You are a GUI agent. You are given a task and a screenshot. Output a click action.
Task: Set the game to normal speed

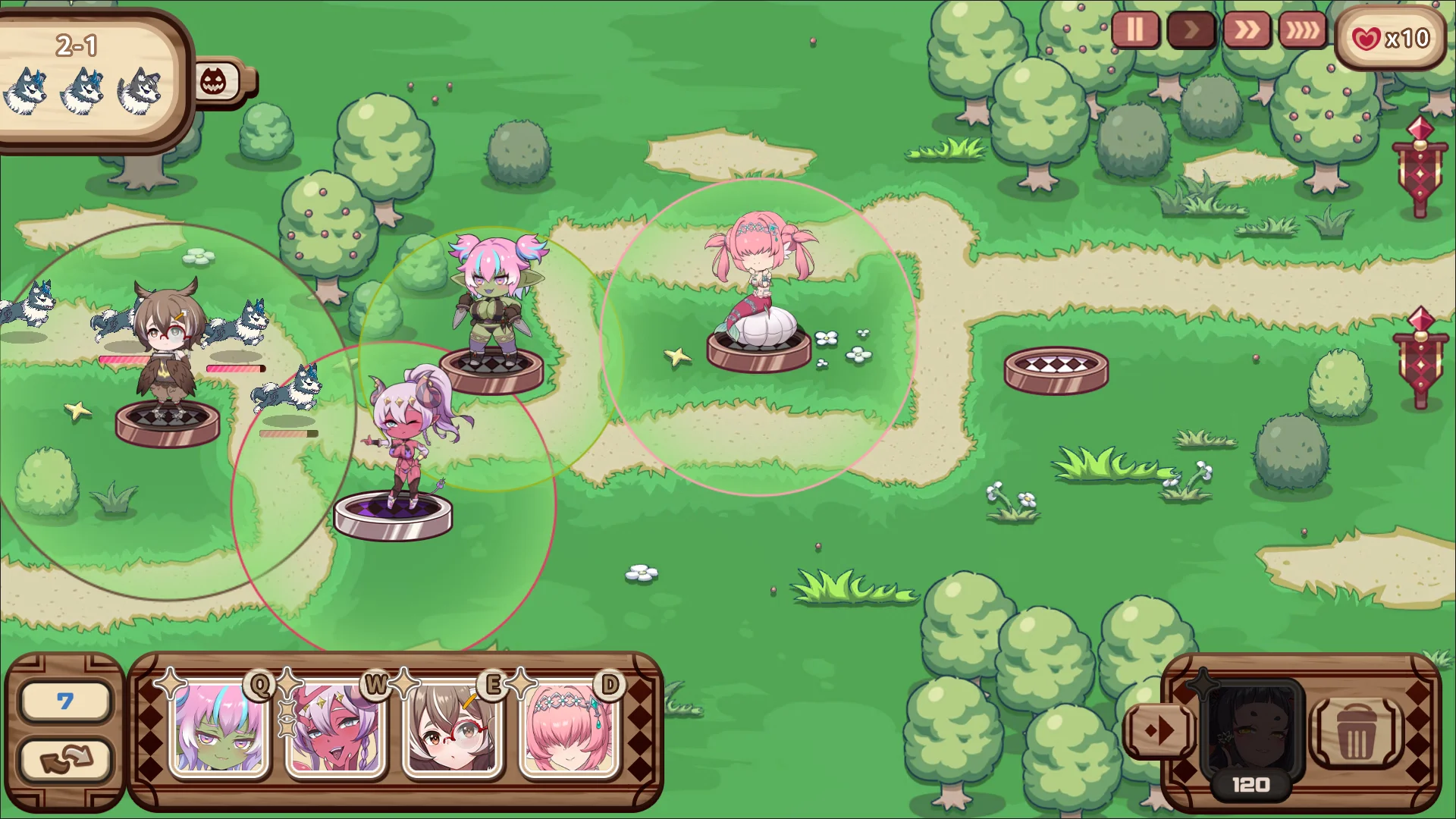point(1191,30)
